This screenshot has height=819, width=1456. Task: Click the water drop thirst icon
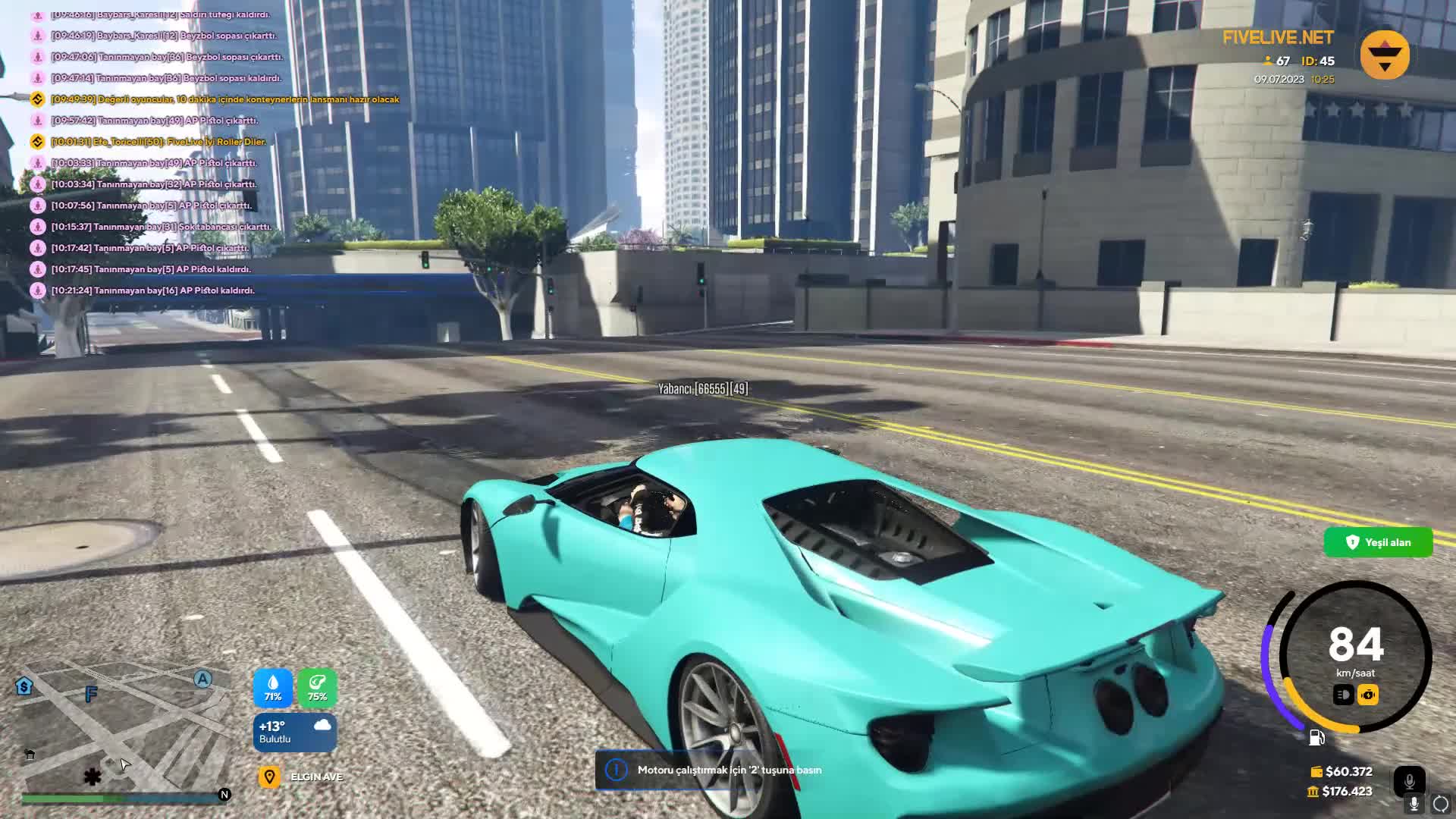click(x=273, y=687)
